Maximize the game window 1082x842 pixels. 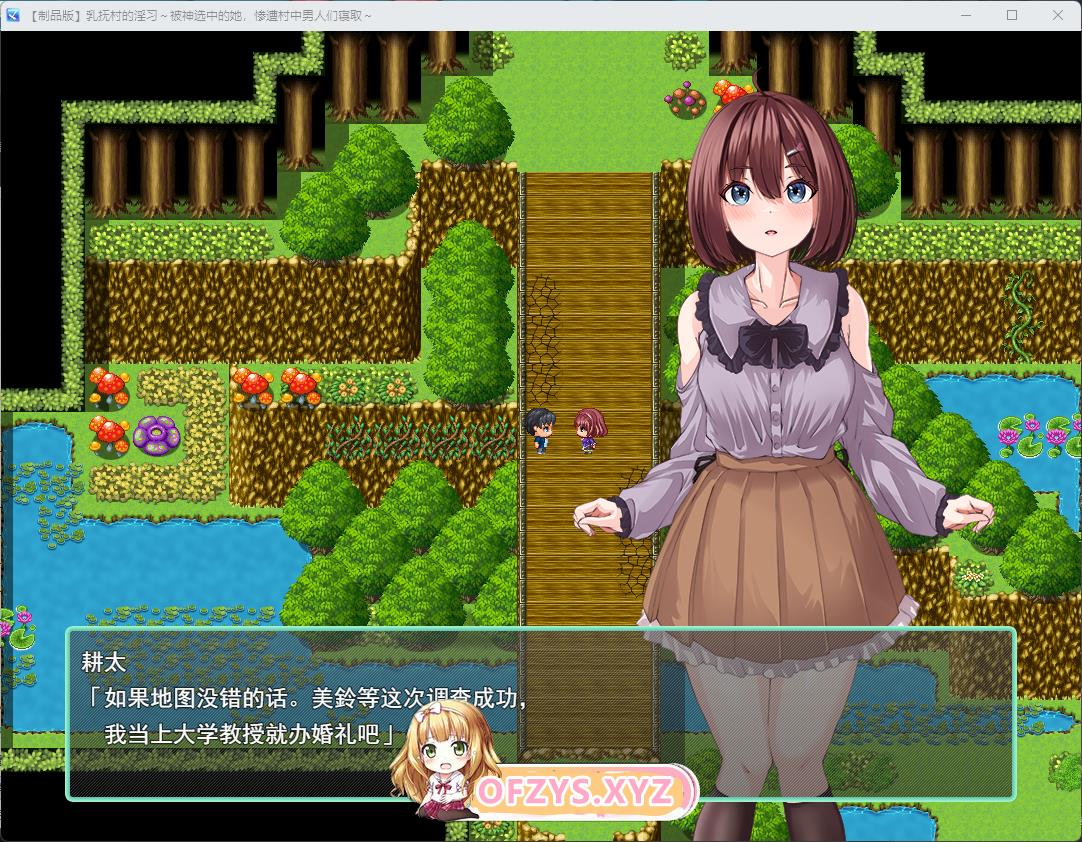pos(1012,15)
